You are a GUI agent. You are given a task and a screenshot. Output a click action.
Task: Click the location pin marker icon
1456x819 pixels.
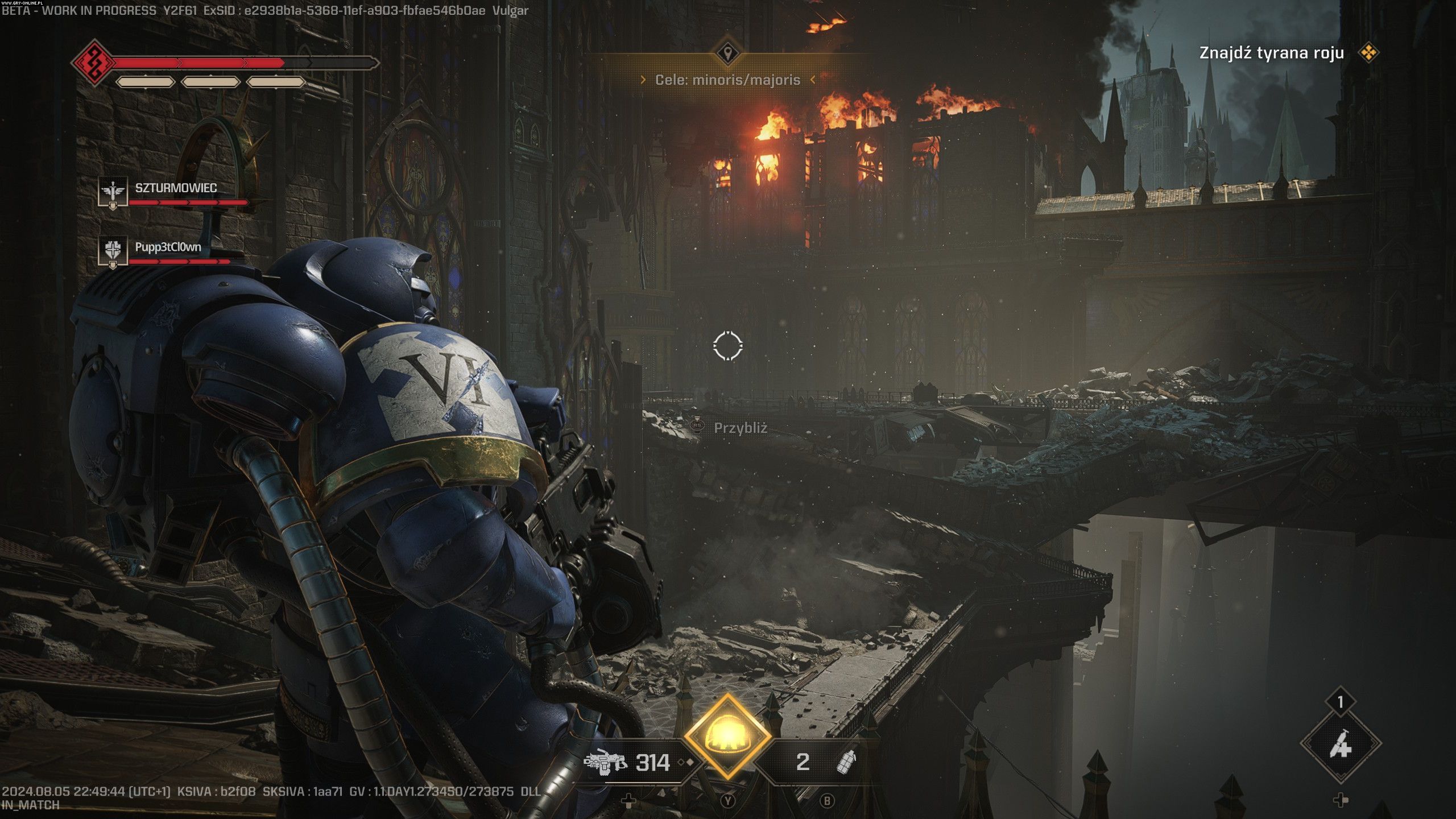coord(727,54)
